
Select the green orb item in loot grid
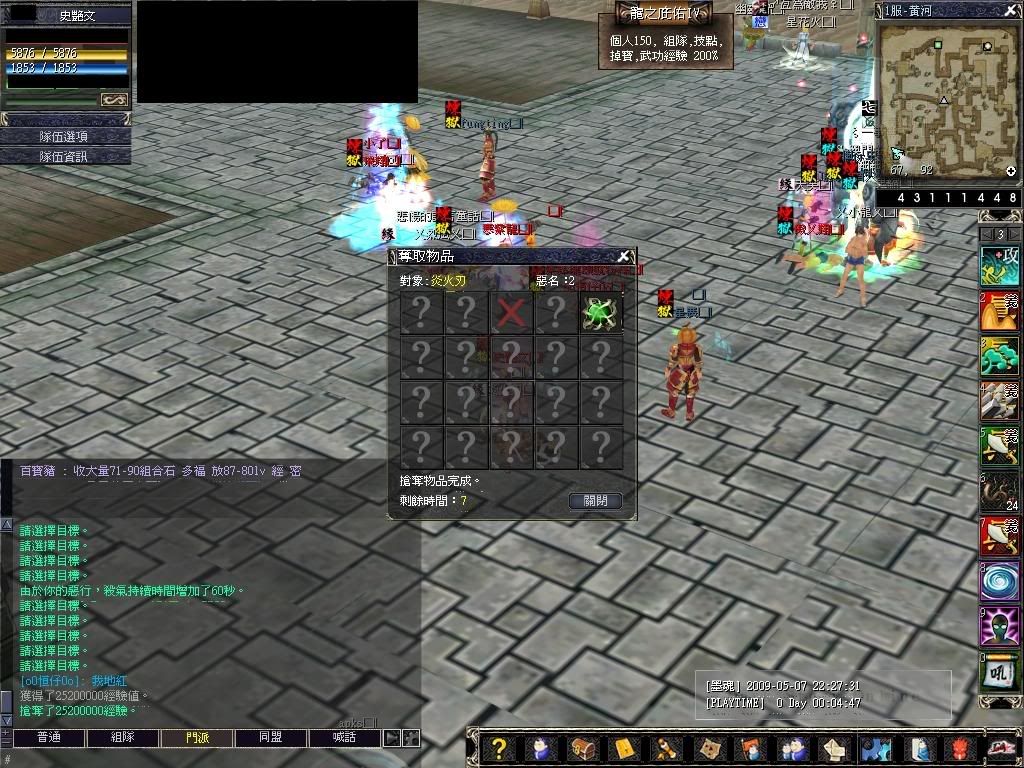tap(601, 313)
